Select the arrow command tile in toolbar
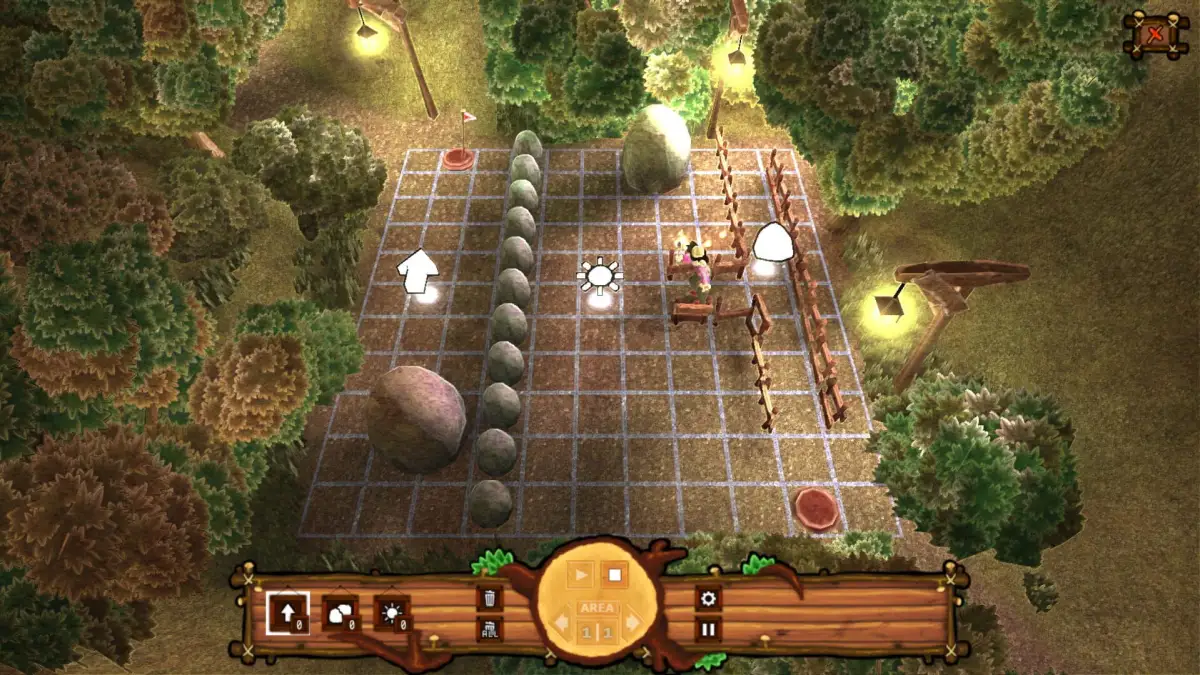Viewport: 1200px width, 675px height. click(287, 612)
